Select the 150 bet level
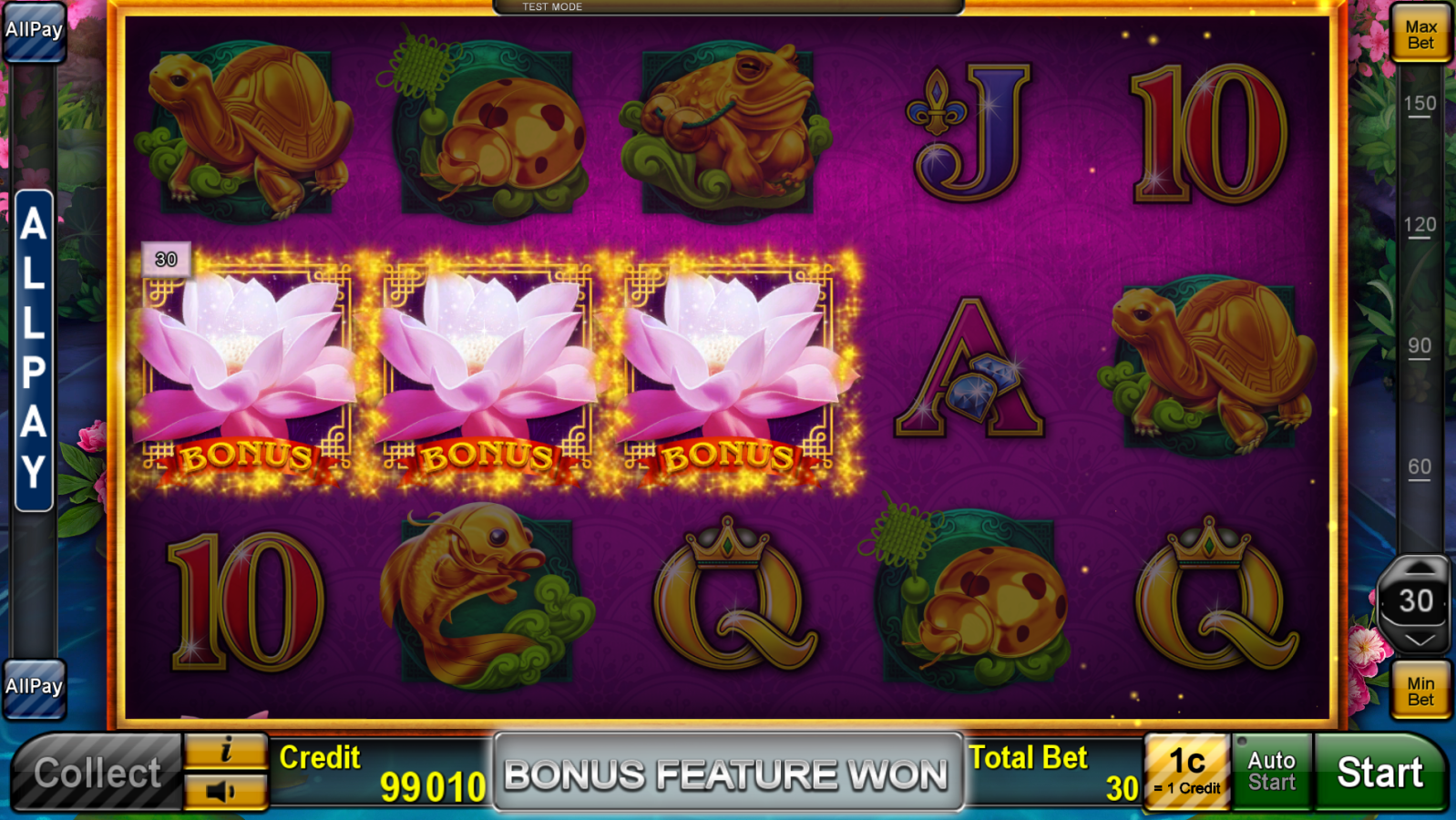Viewport: 1456px width, 820px height. (1420, 105)
